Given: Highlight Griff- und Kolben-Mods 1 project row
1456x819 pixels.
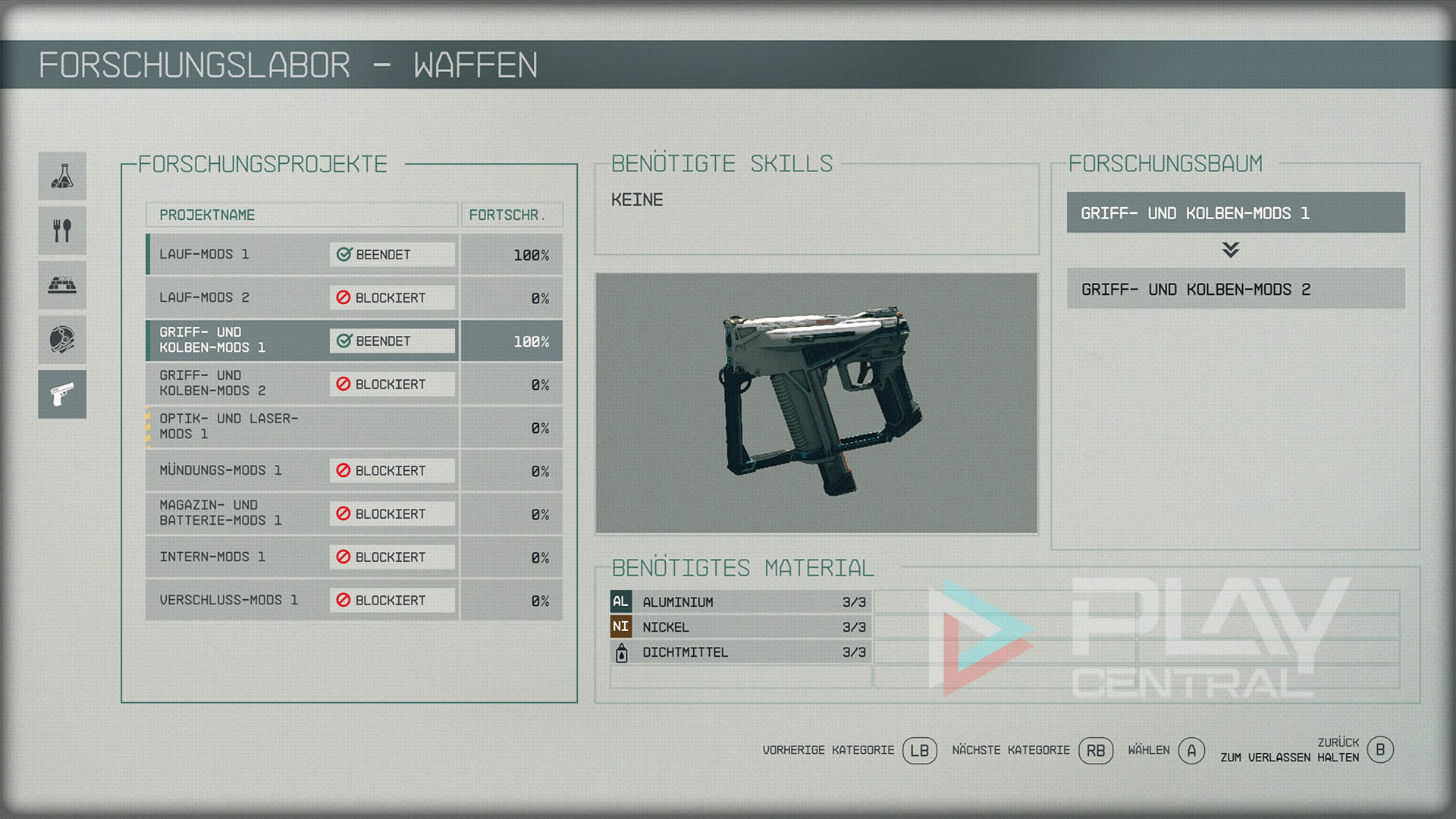Looking at the screenshot, I should click(302, 340).
